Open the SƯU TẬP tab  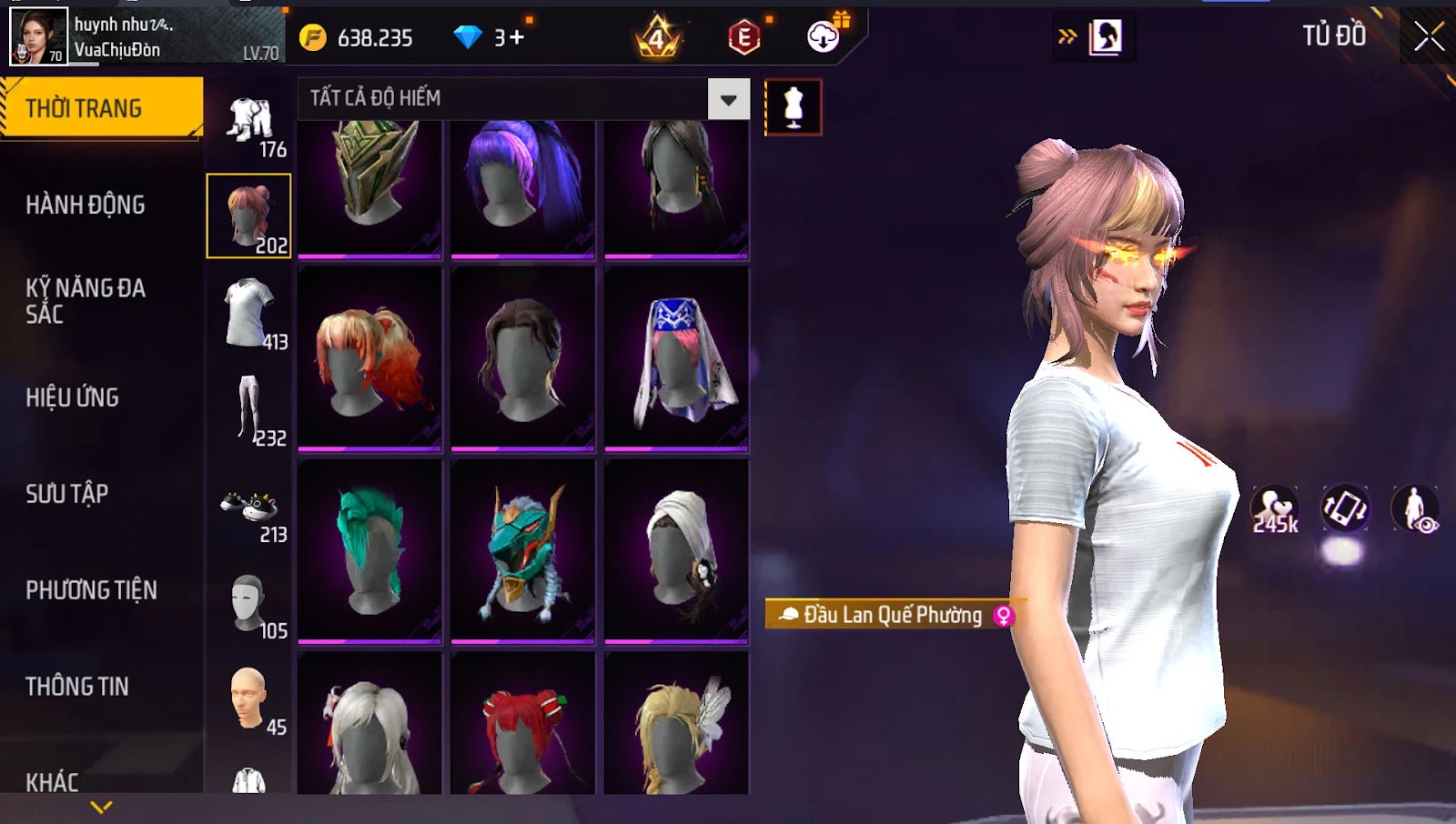[67, 494]
